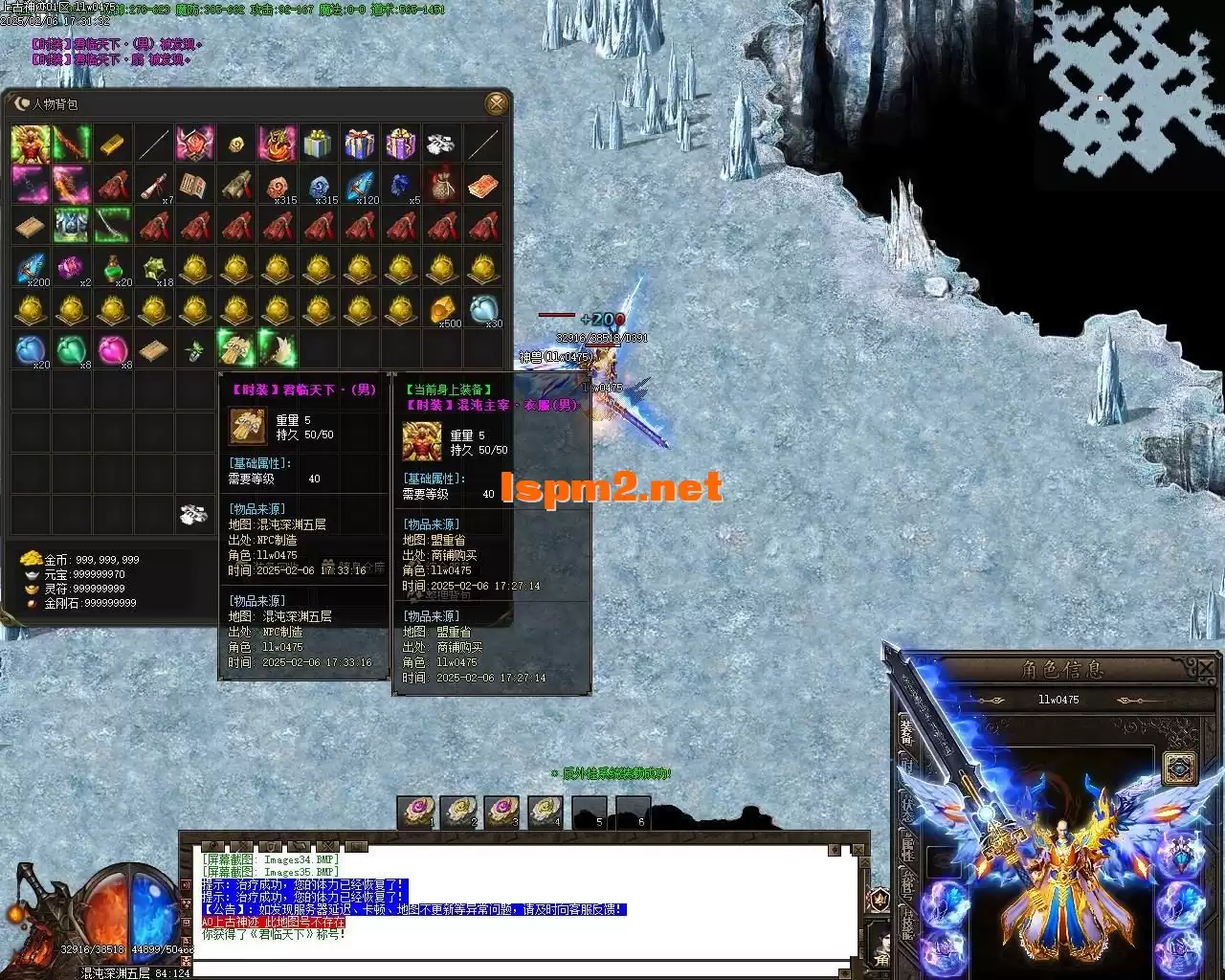Pick the open book item in the bag
Viewport: 1225px width, 980px height.
[195, 186]
